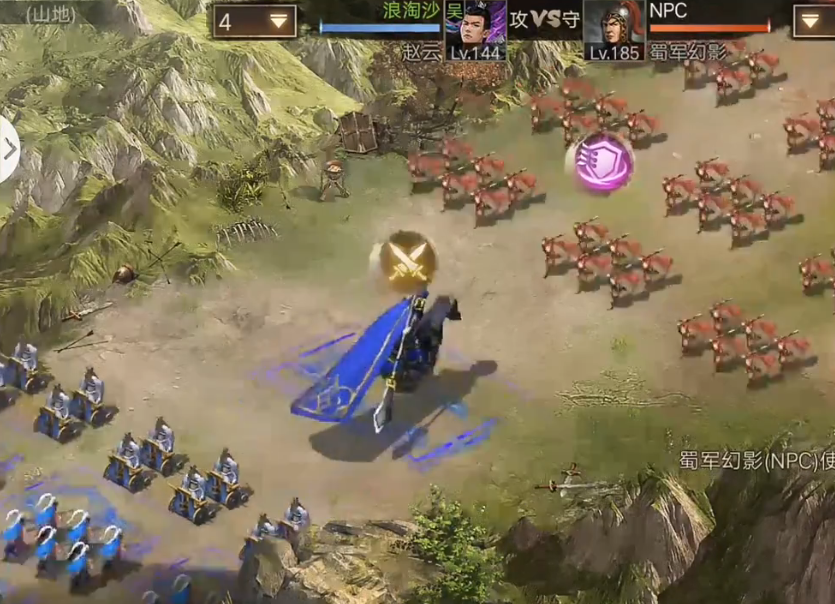Expand the dropdown arrow beside NPC

click(812, 21)
